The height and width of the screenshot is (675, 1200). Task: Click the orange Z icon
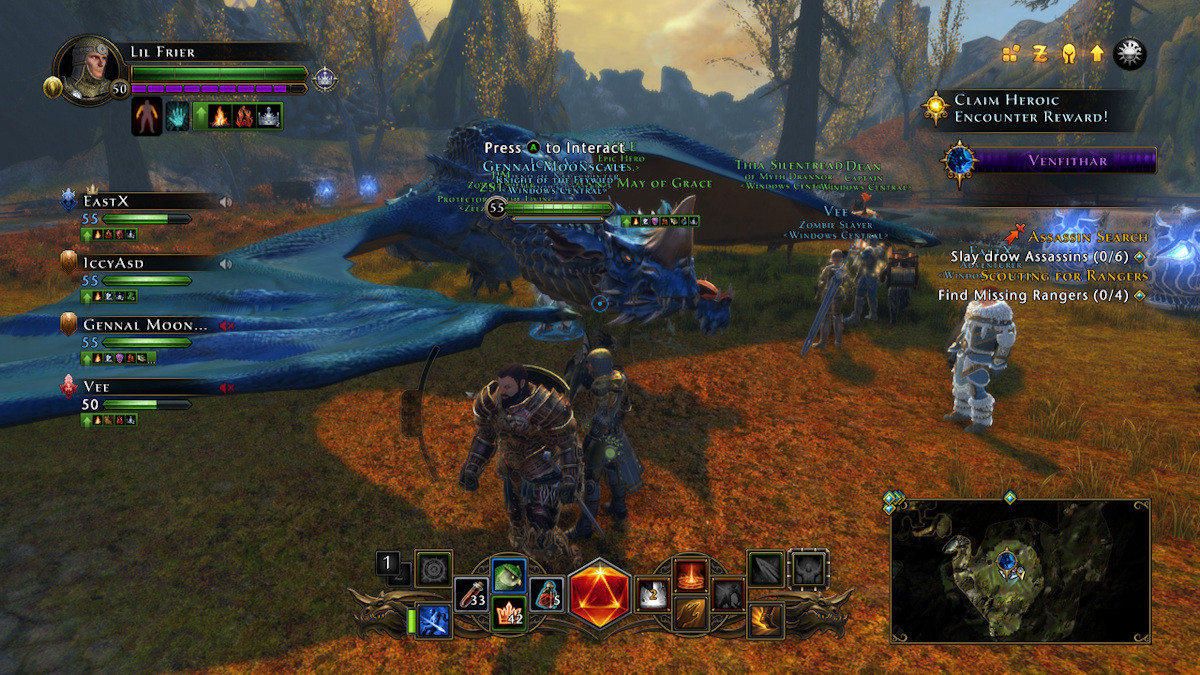pyautogui.click(x=1040, y=54)
